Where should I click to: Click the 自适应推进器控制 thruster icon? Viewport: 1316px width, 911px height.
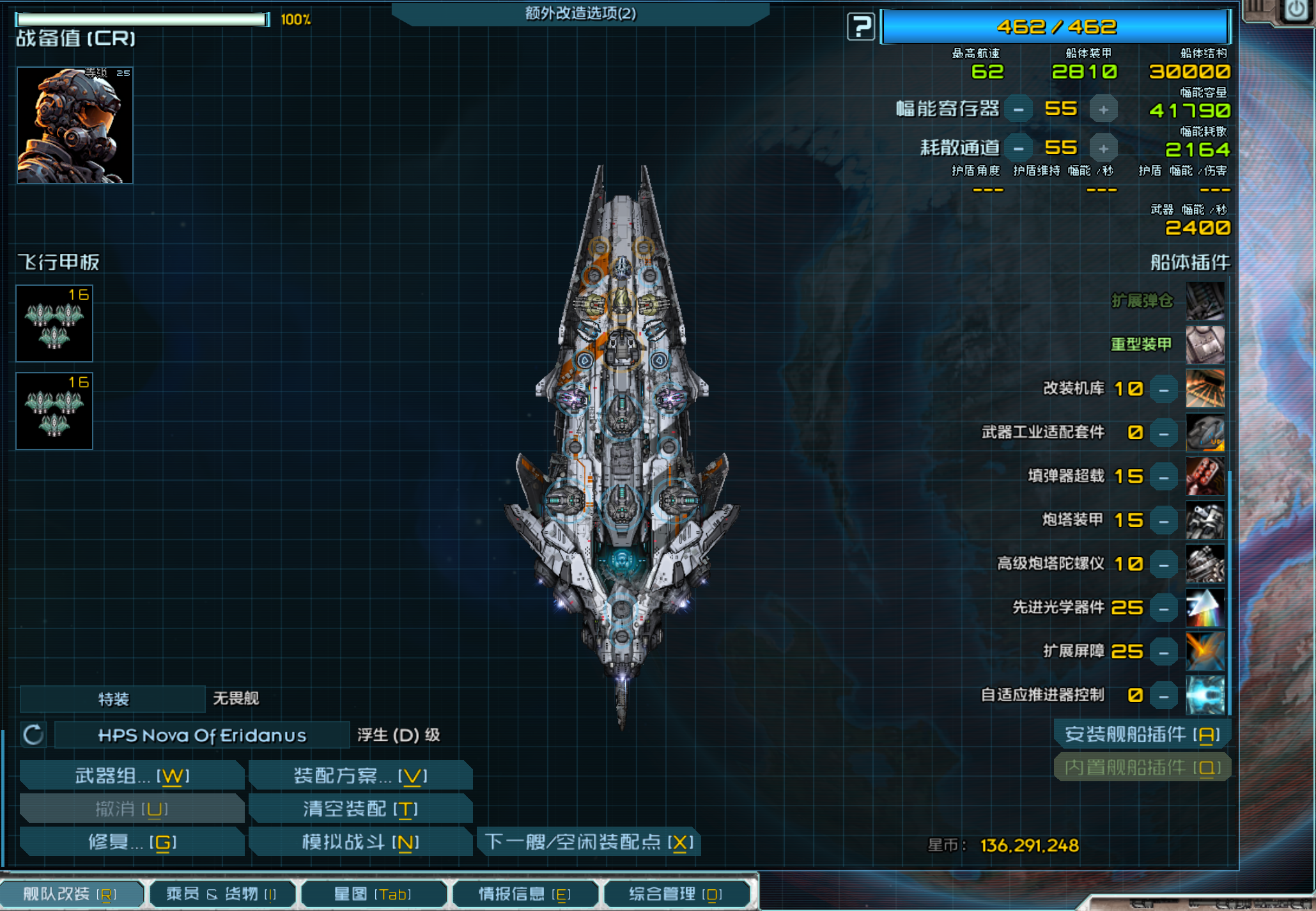click(x=1206, y=696)
